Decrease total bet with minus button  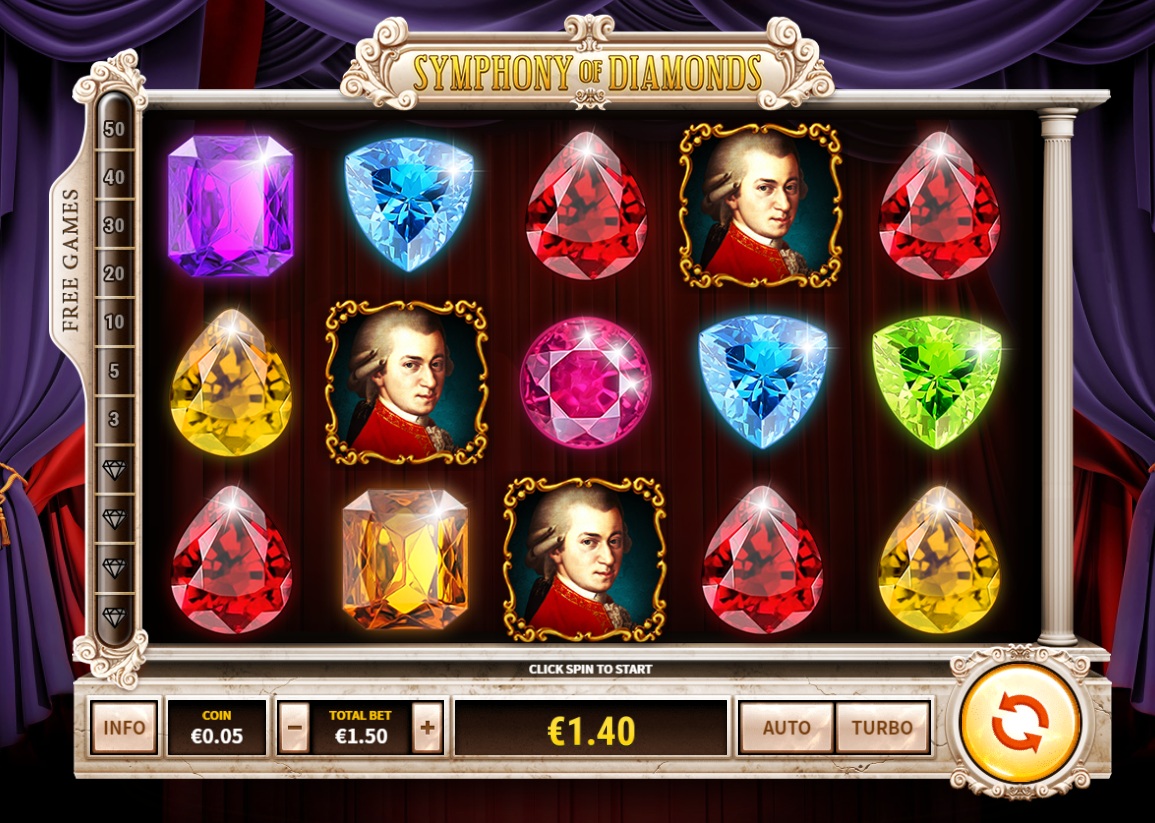point(294,727)
